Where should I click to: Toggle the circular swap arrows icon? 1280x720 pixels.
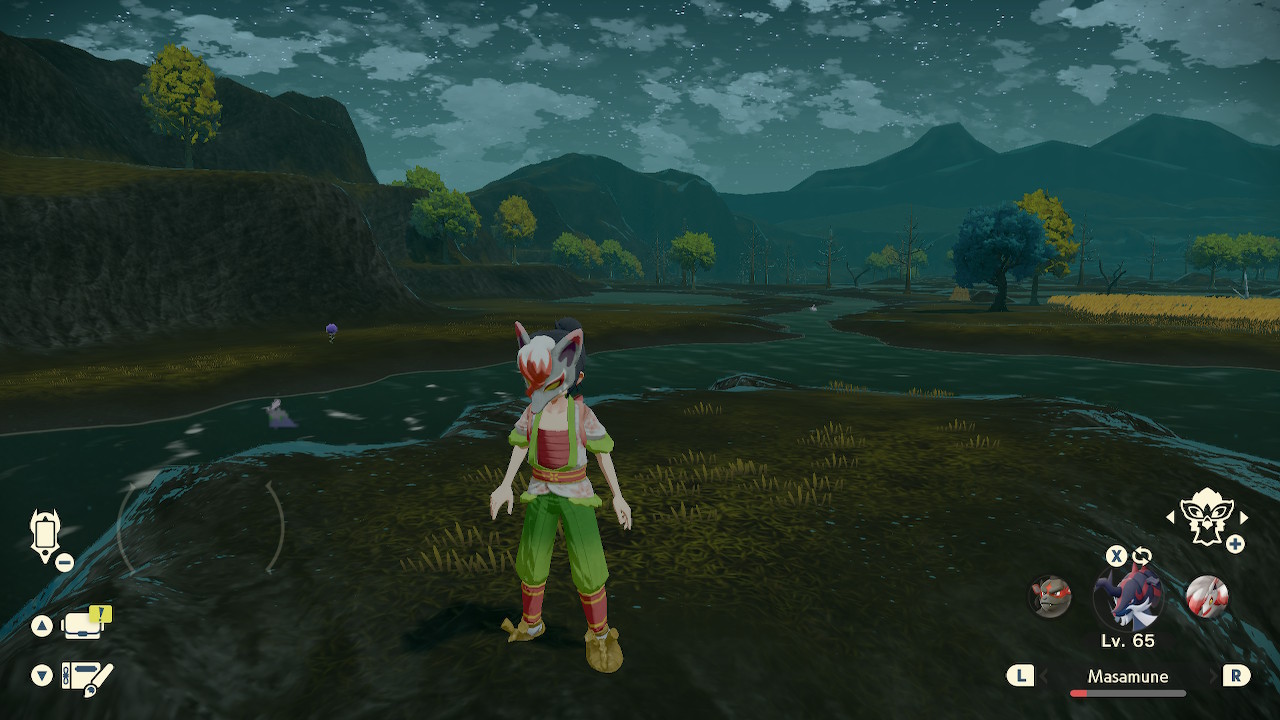click(x=1142, y=556)
